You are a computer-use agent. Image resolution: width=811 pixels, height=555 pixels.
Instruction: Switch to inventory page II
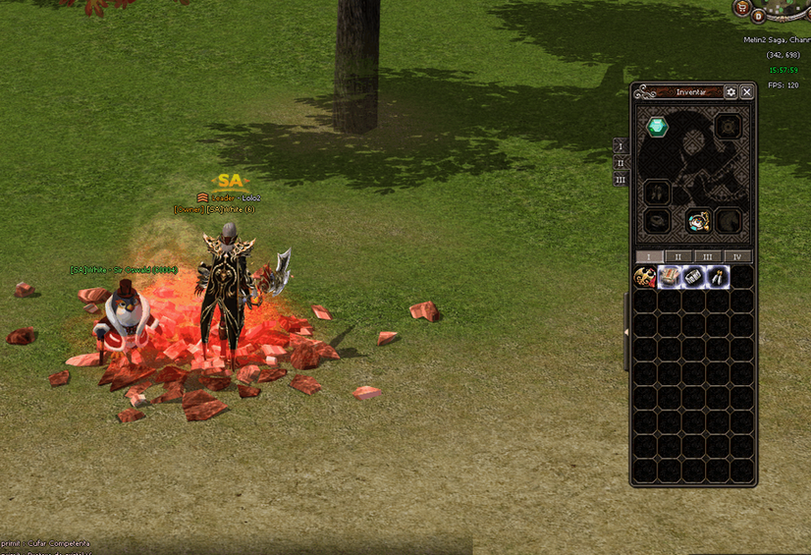point(679,257)
